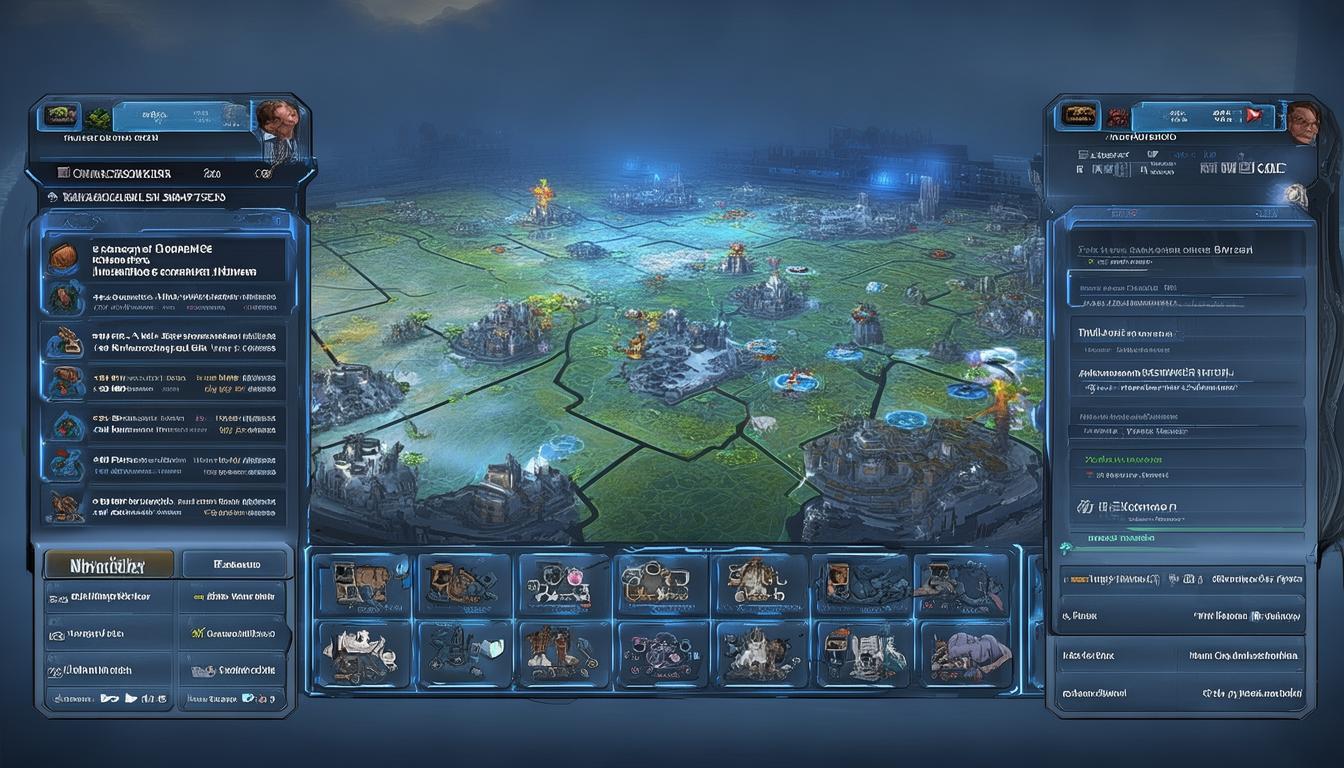Select the build slot with the white skeletal unit

(359, 654)
